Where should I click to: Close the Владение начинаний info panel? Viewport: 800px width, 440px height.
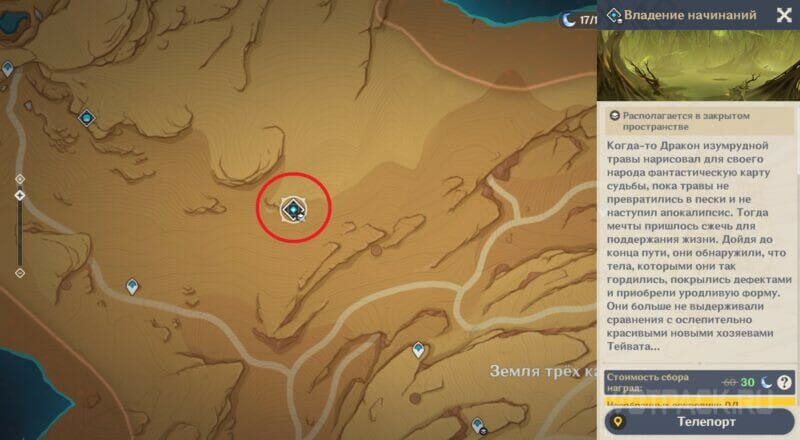[784, 15]
